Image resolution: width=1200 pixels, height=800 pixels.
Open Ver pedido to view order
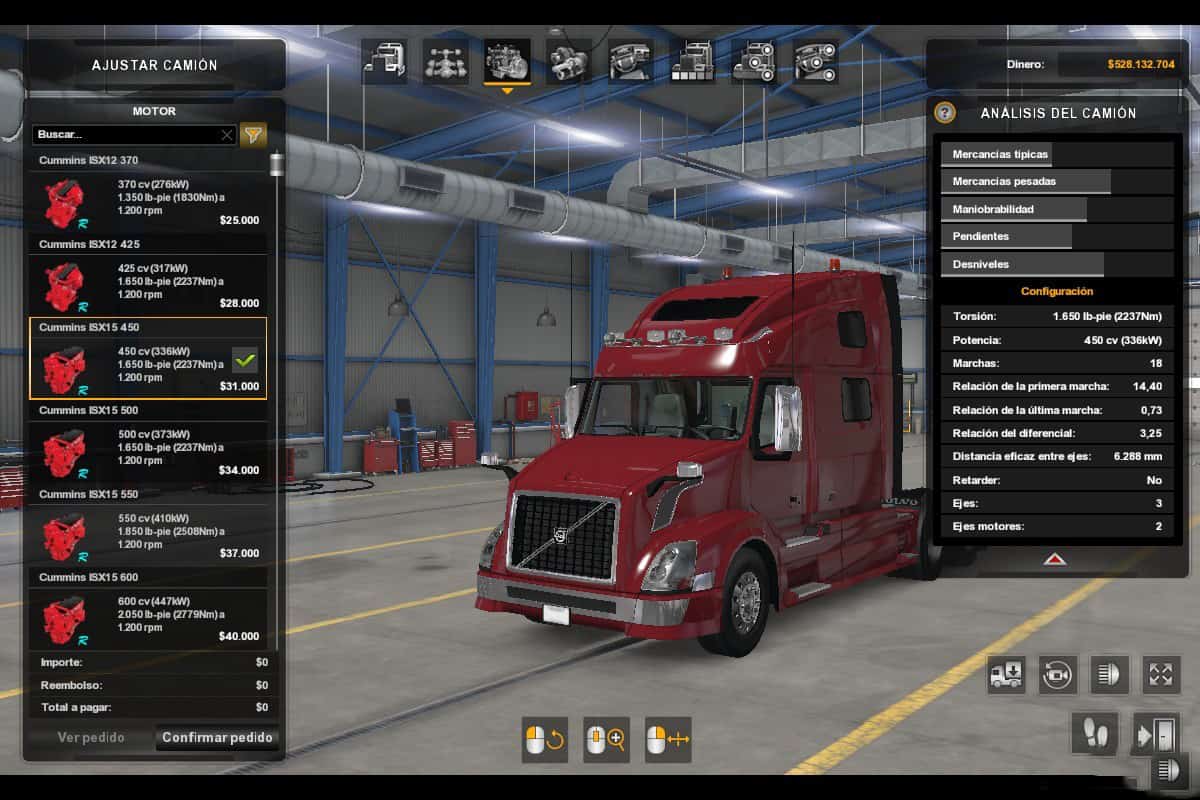click(x=91, y=738)
